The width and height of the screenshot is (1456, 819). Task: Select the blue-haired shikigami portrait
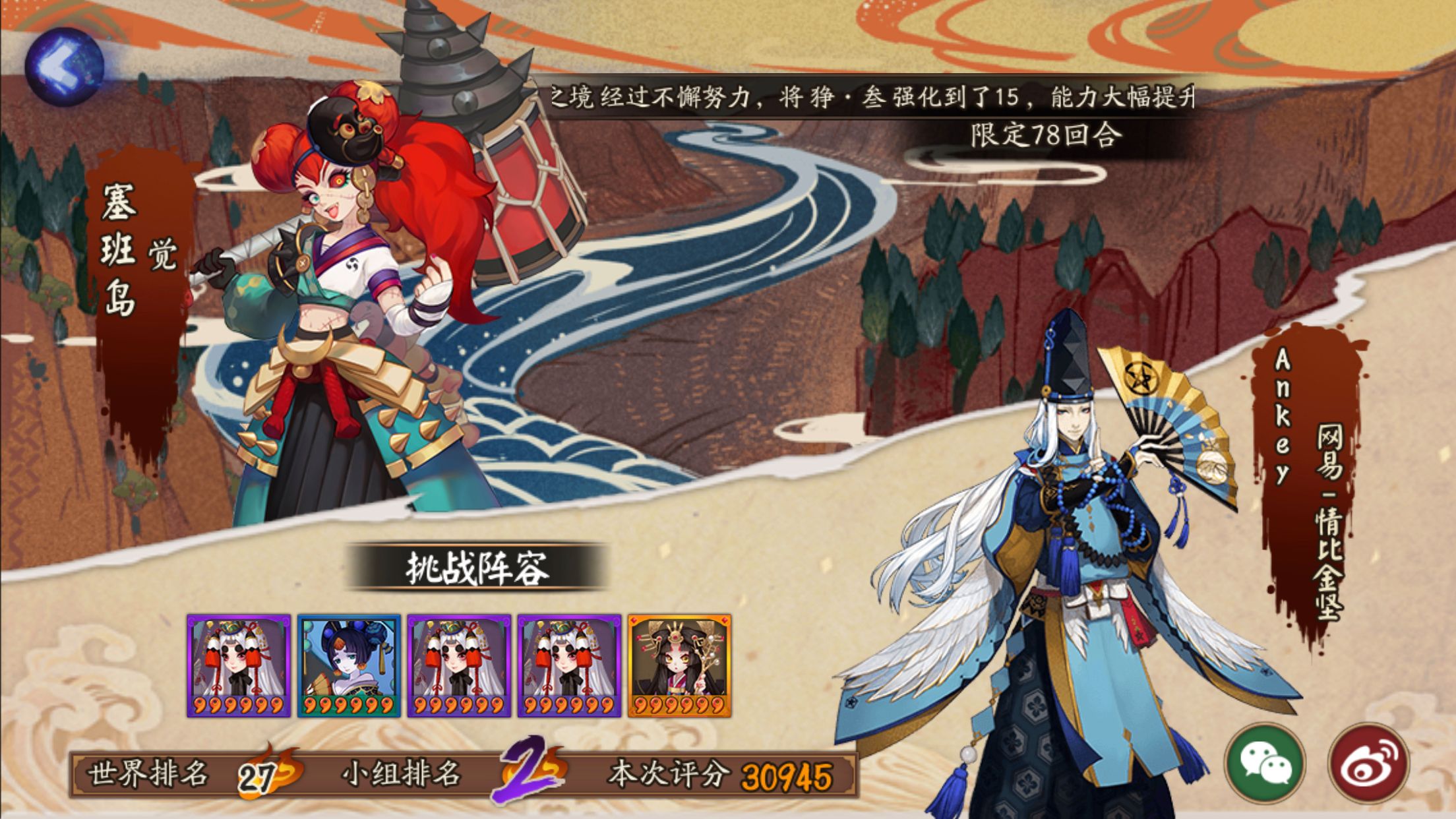pos(349,665)
